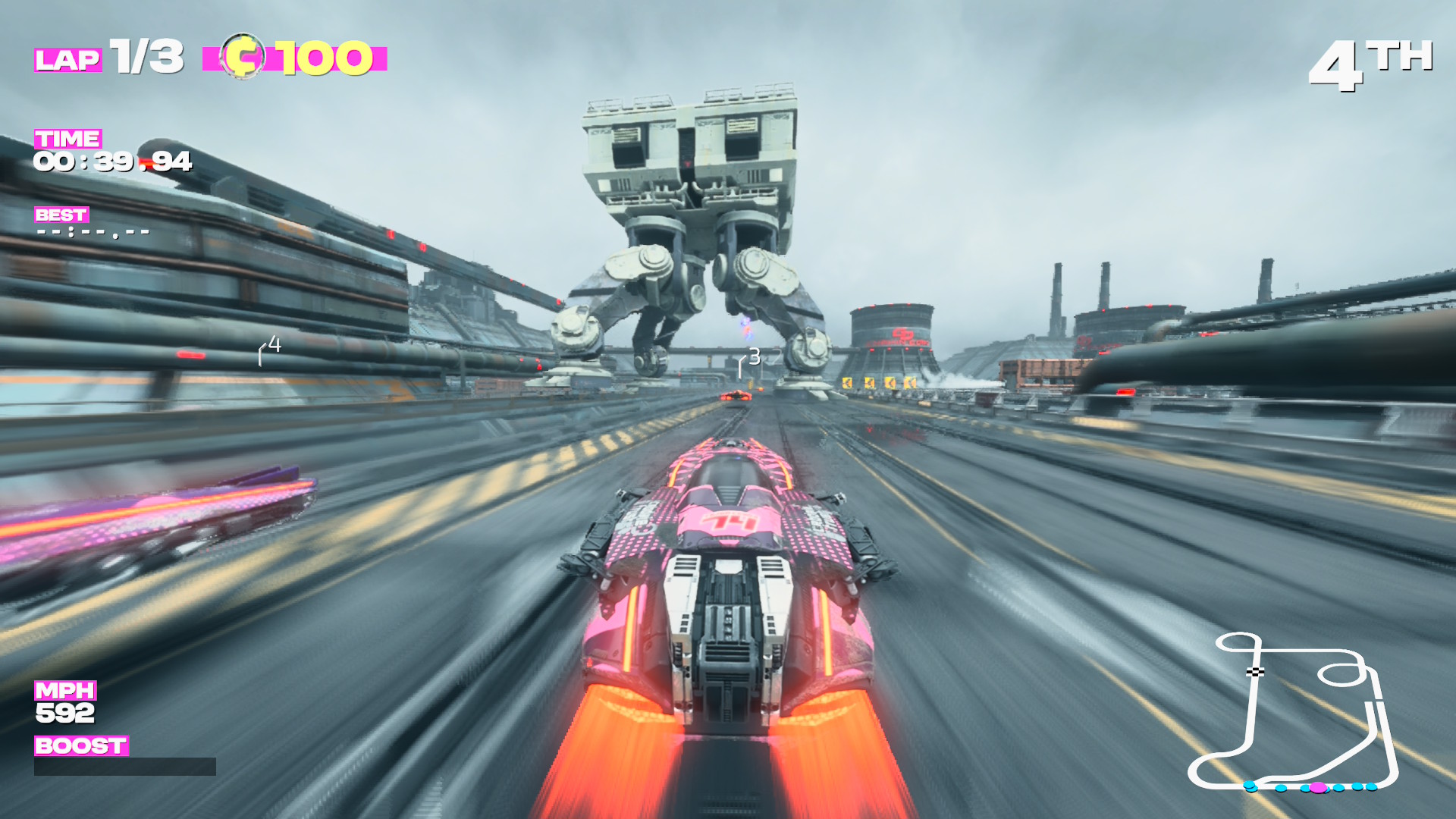This screenshot has width=1456, height=819.
Task: Click the magenta player marker on minimap
Action: click(x=1318, y=788)
